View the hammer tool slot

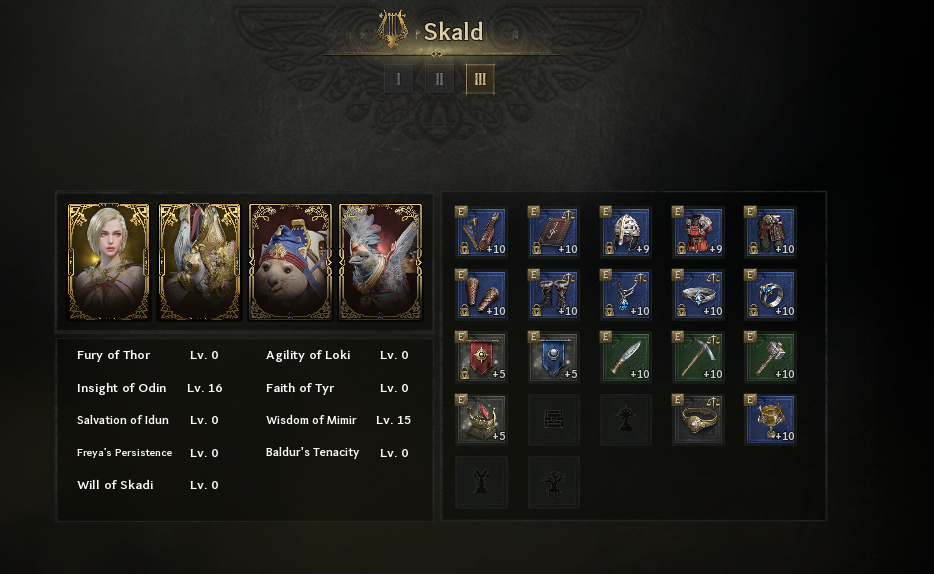coord(770,358)
